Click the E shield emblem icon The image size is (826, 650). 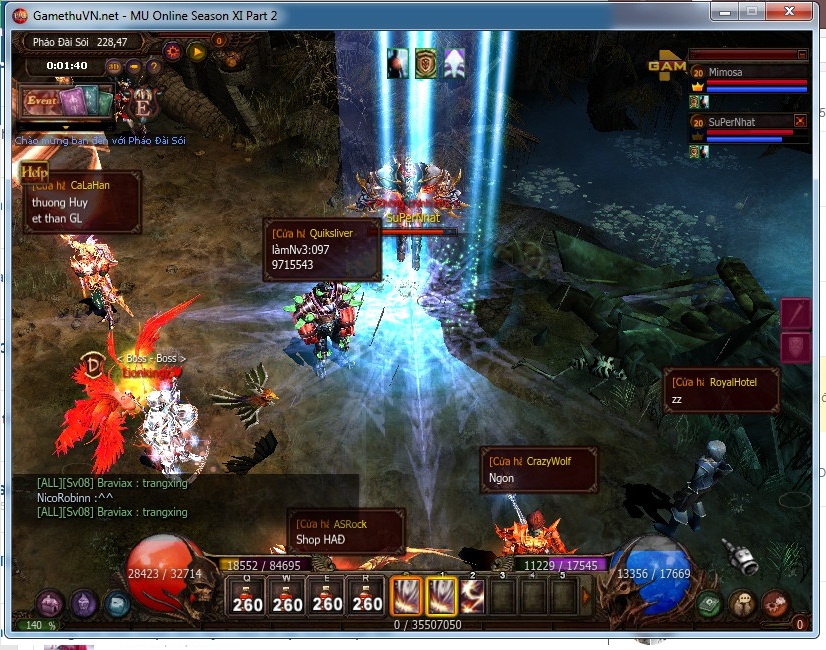[x=142, y=106]
